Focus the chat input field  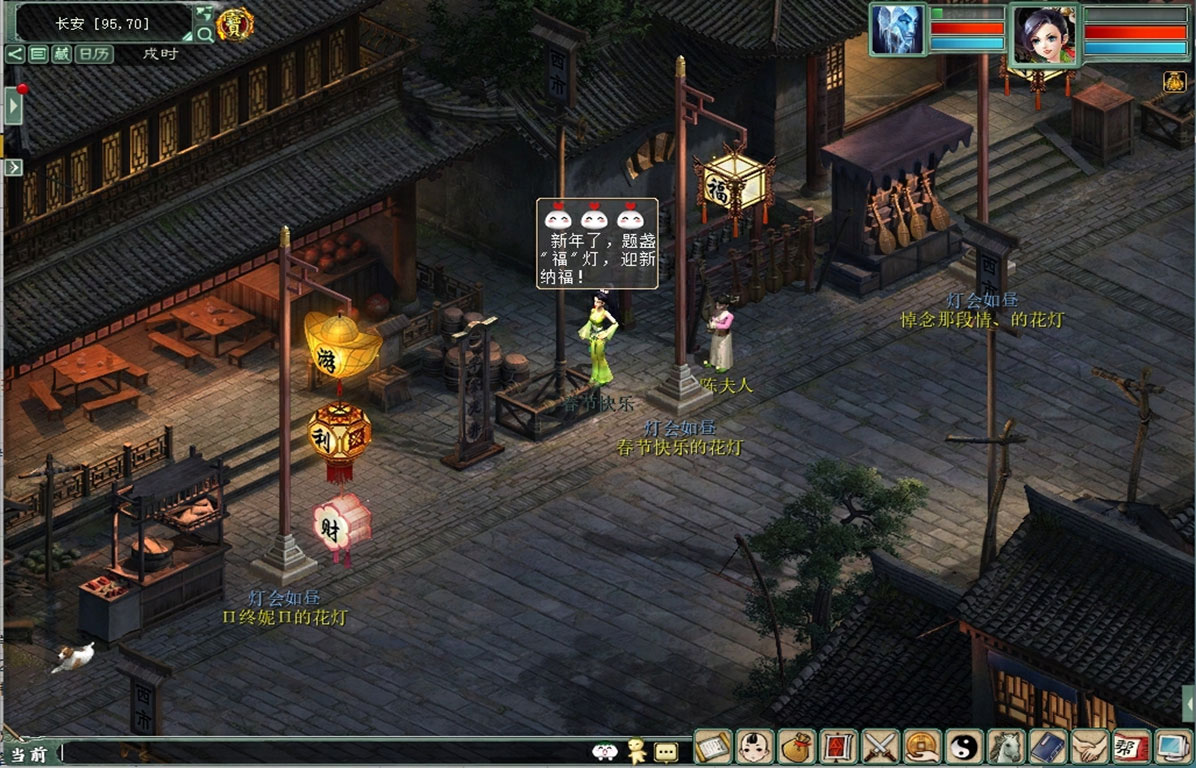320,752
